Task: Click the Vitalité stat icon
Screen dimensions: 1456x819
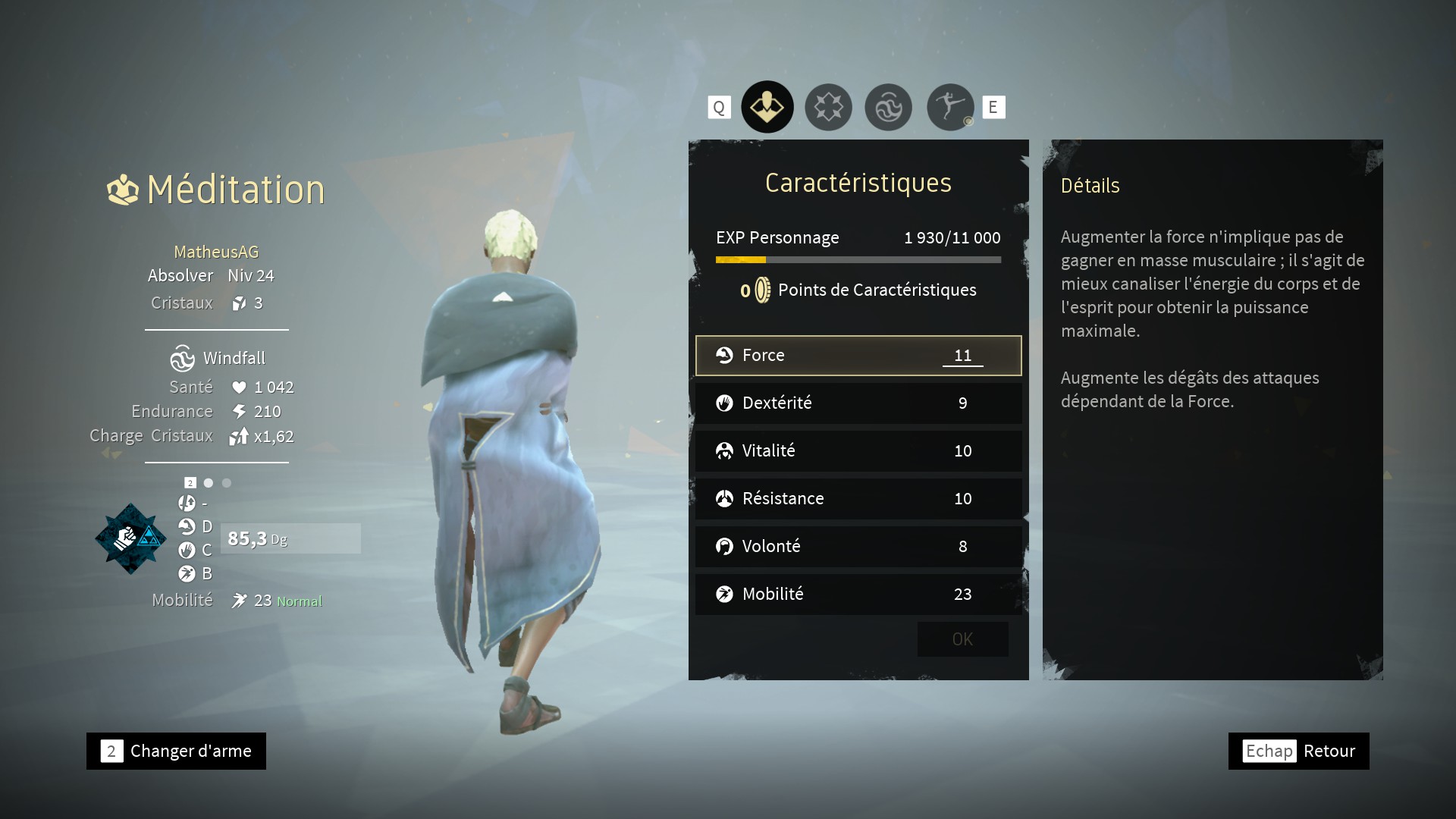Action: pyautogui.click(x=725, y=450)
